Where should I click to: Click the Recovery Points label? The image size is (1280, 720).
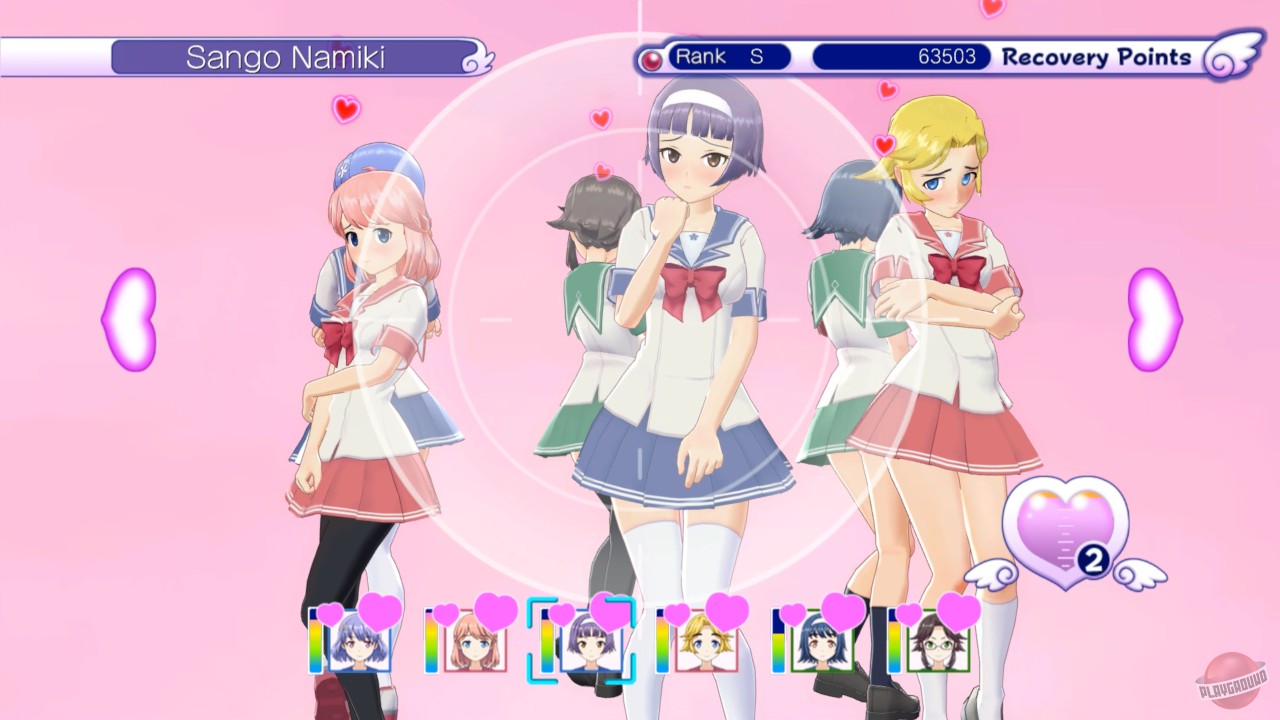click(x=1095, y=58)
